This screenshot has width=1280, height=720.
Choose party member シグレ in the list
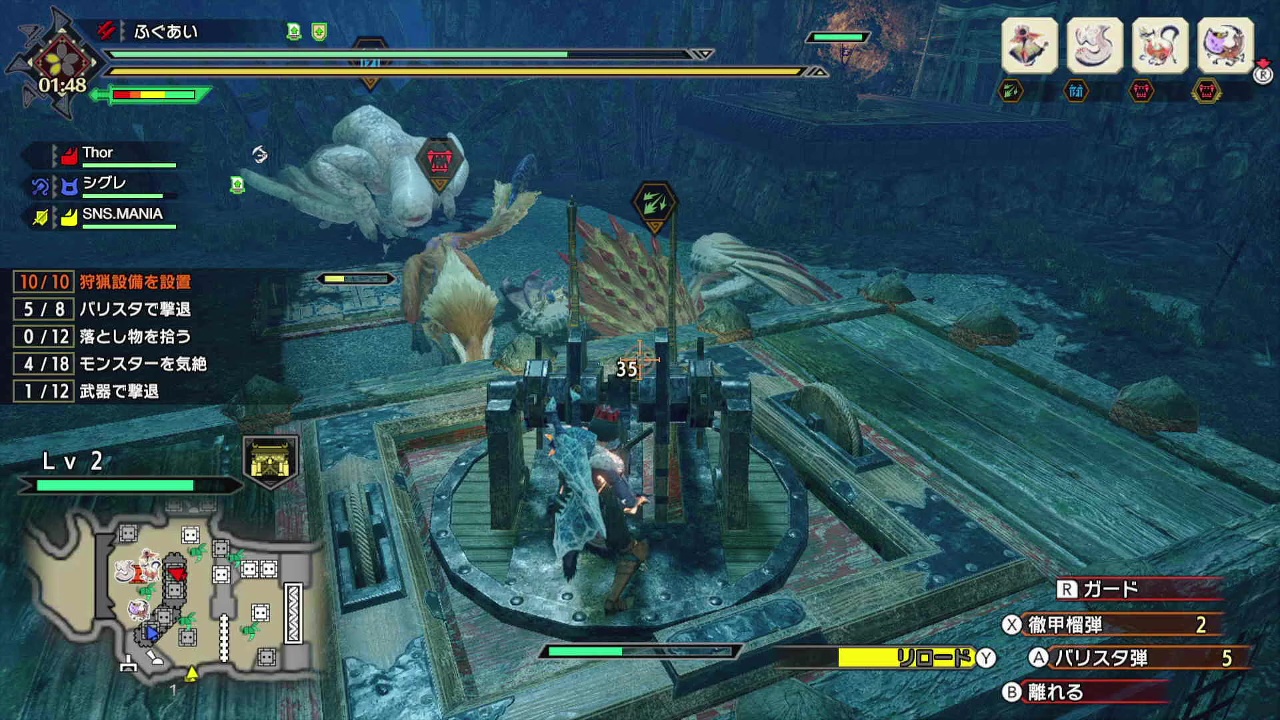pyautogui.click(x=104, y=183)
